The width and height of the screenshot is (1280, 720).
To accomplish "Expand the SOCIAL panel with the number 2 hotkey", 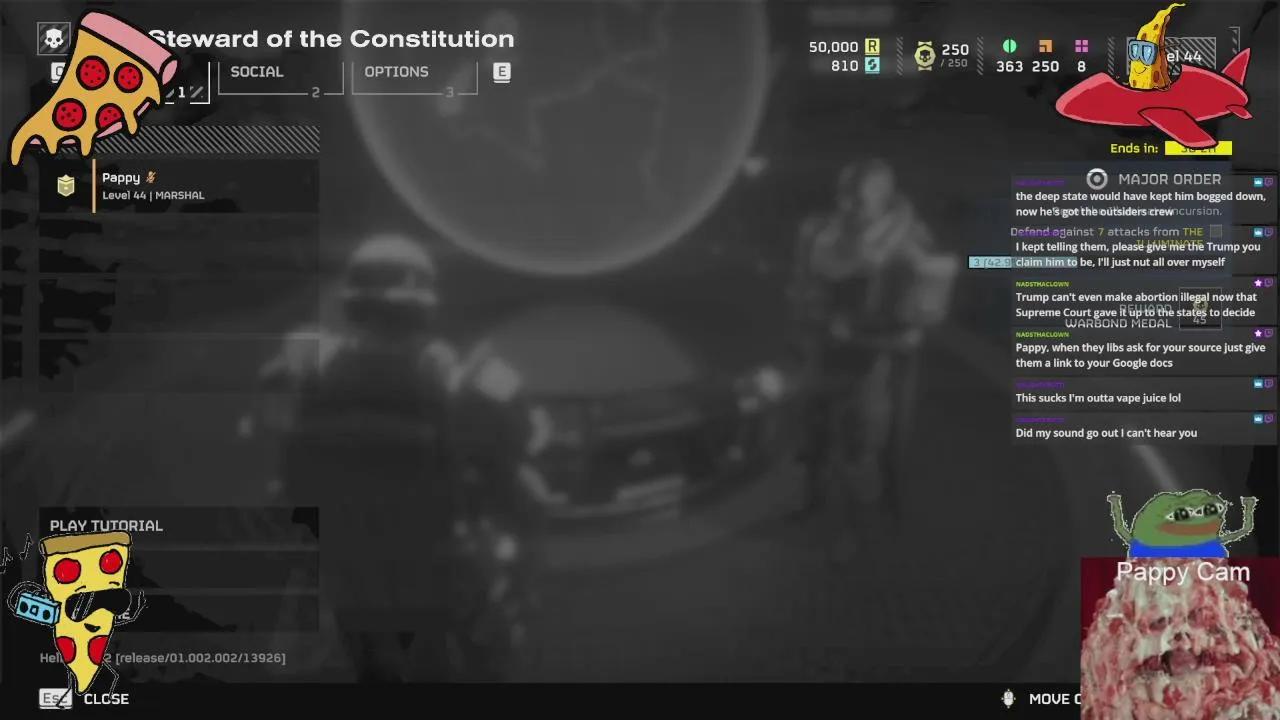I will click(x=315, y=90).
